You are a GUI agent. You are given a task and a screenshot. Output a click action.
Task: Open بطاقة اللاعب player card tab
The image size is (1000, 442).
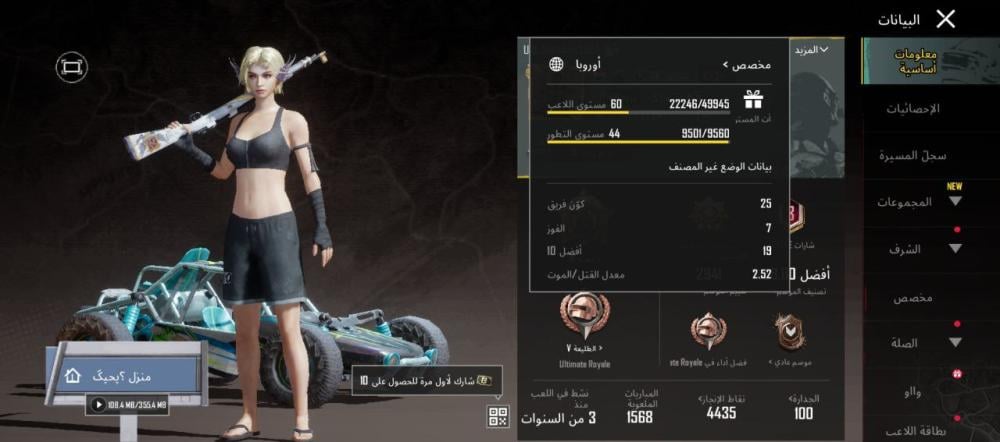click(913, 431)
